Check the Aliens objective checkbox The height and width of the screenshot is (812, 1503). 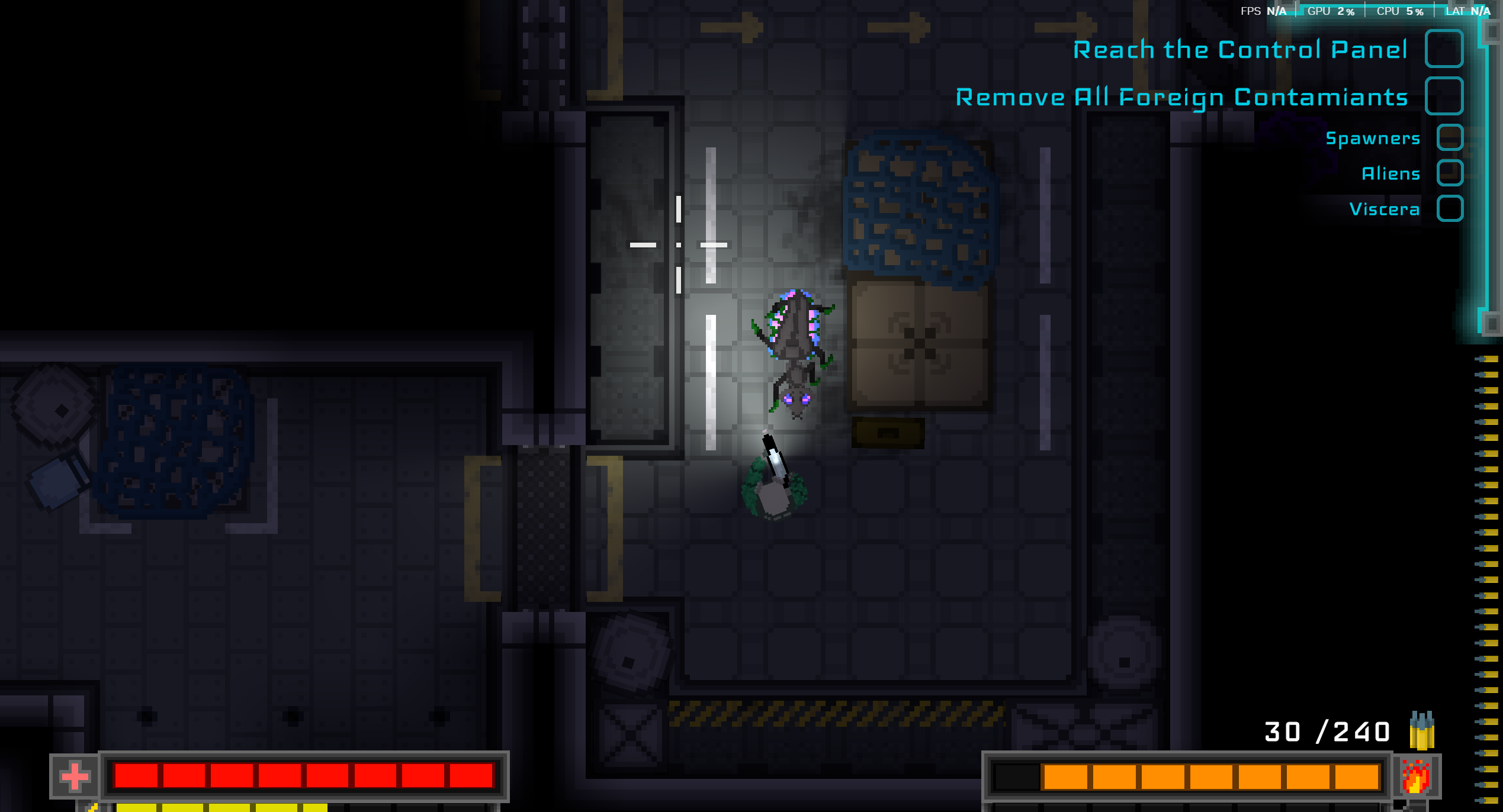[1450, 173]
